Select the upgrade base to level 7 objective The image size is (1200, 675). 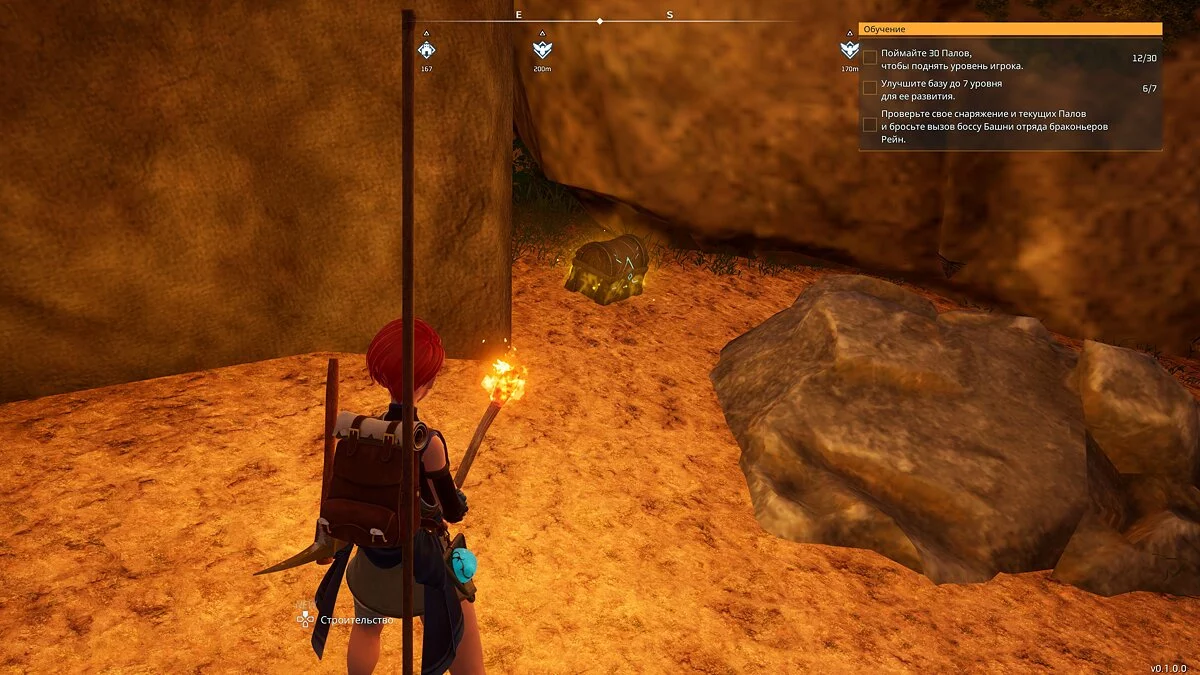pyautogui.click(x=870, y=88)
